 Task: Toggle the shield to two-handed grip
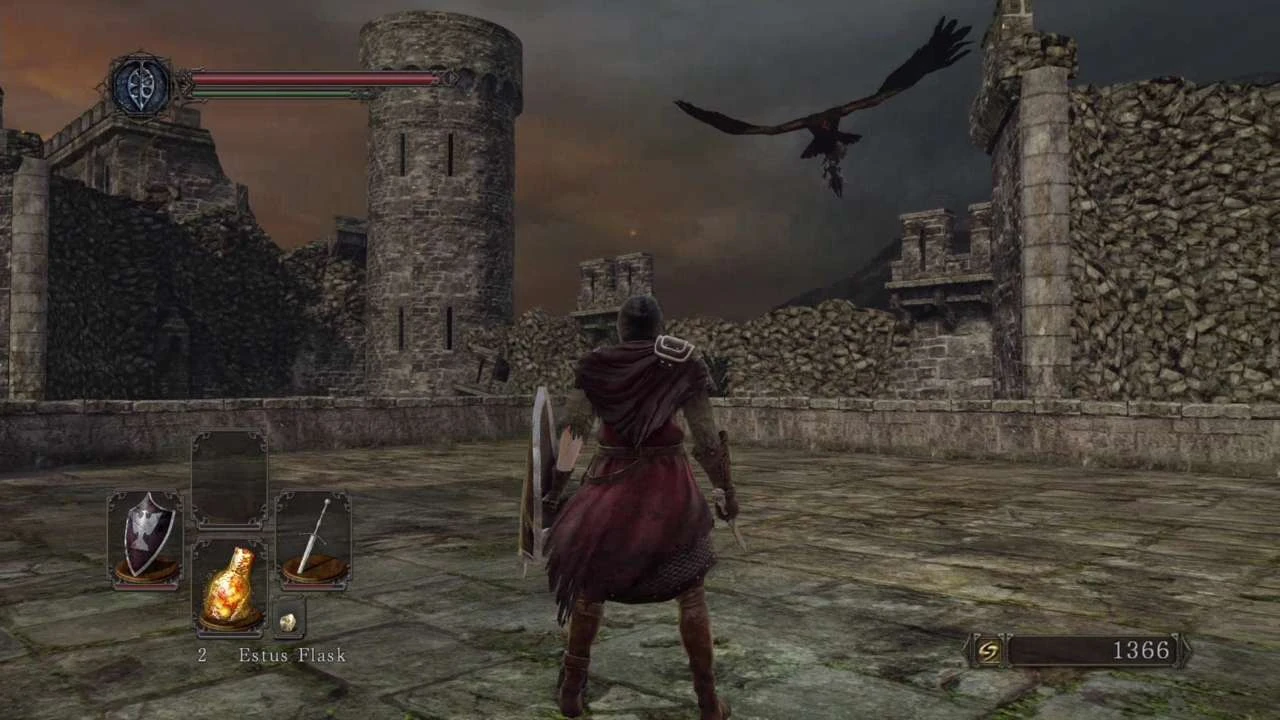tap(146, 535)
